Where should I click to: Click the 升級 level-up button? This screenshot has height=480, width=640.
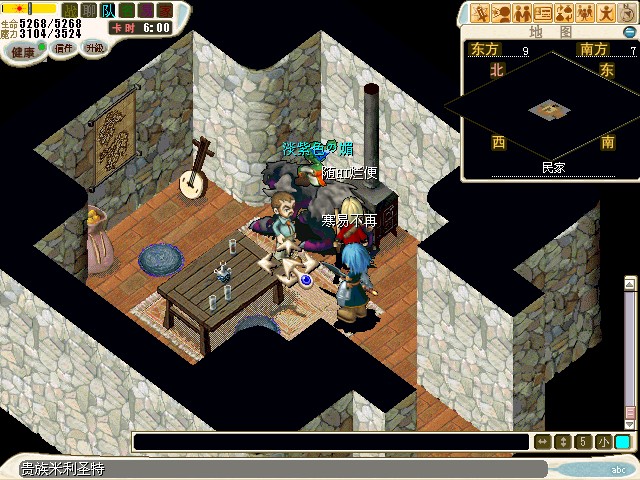[94, 48]
